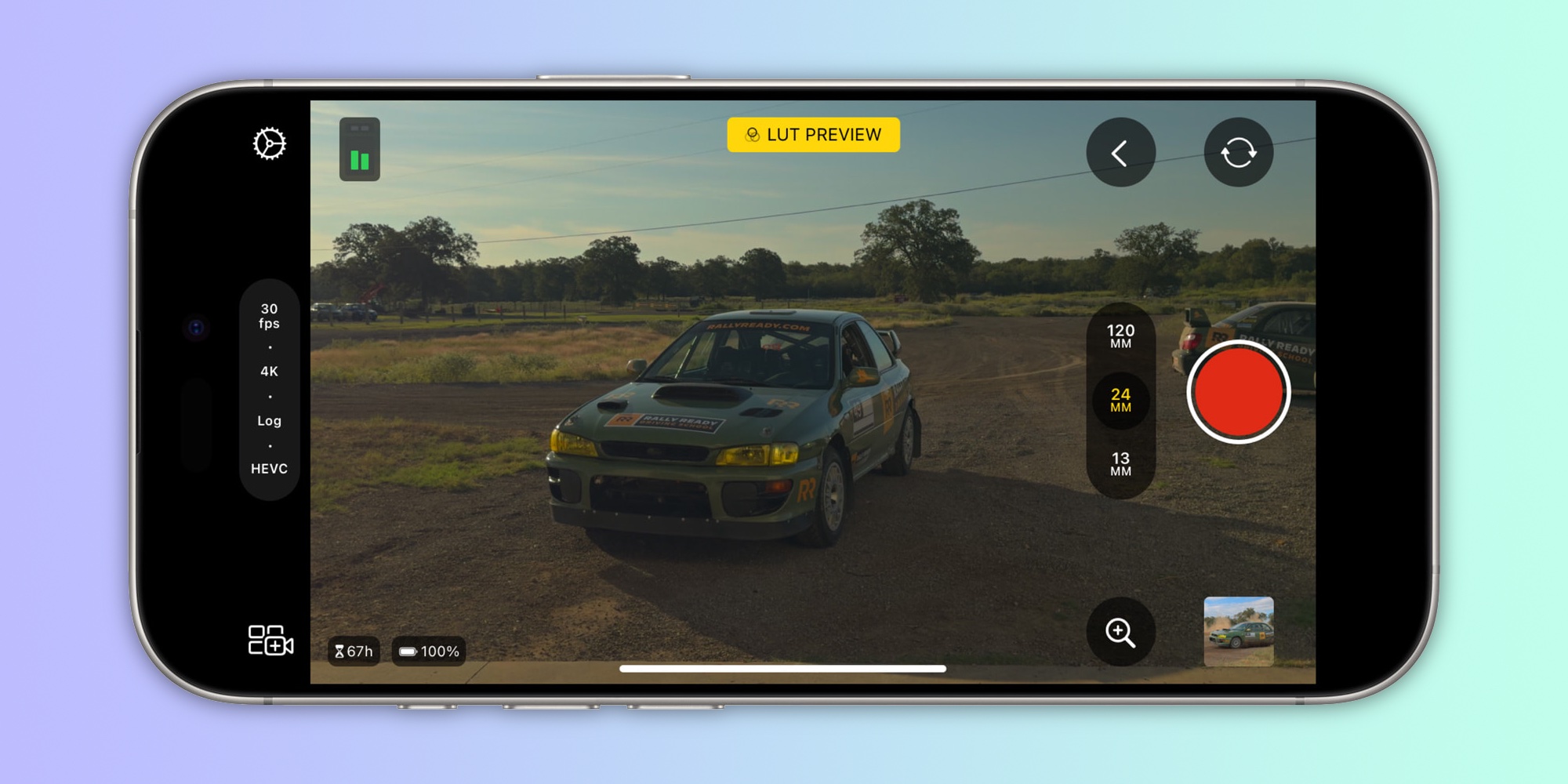The image size is (1568, 784).
Task: Select the 4K resolution setting
Action: coord(270,371)
